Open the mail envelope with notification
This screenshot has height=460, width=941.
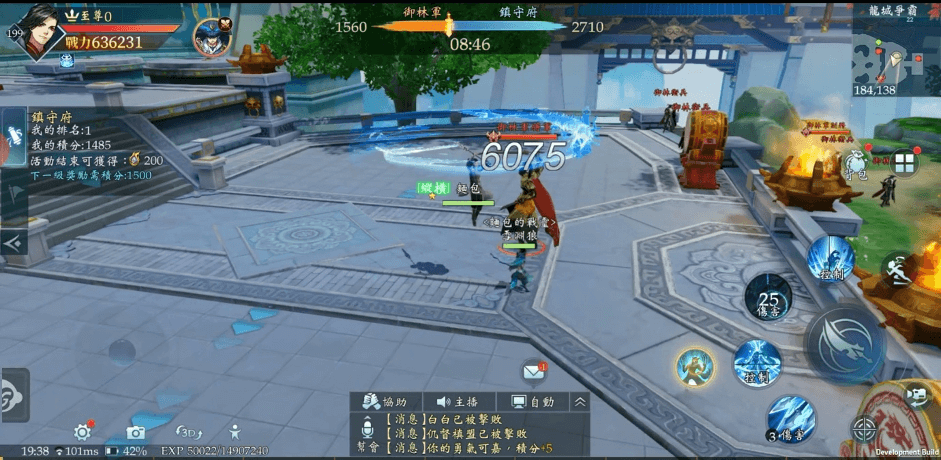(533, 372)
